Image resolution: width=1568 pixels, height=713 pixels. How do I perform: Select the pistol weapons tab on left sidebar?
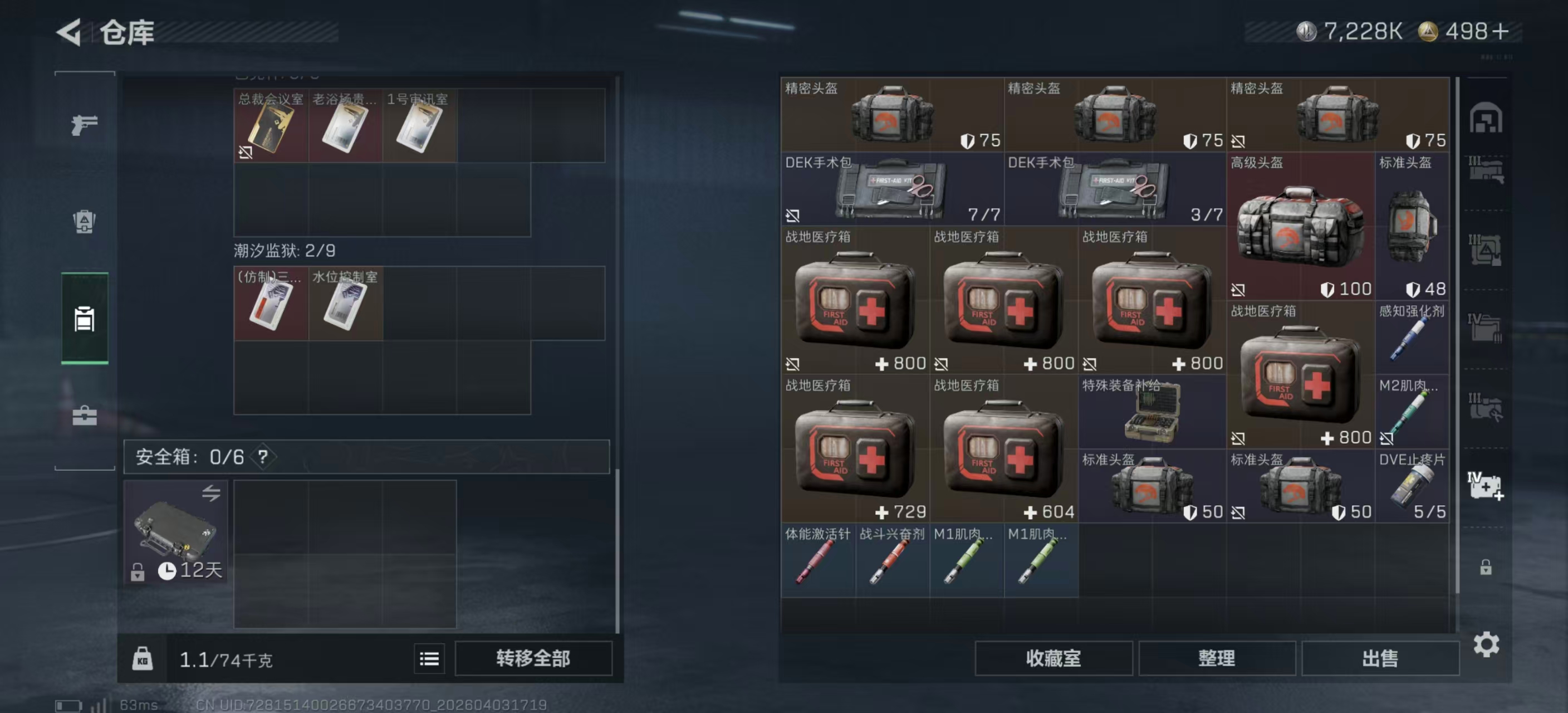click(x=84, y=123)
